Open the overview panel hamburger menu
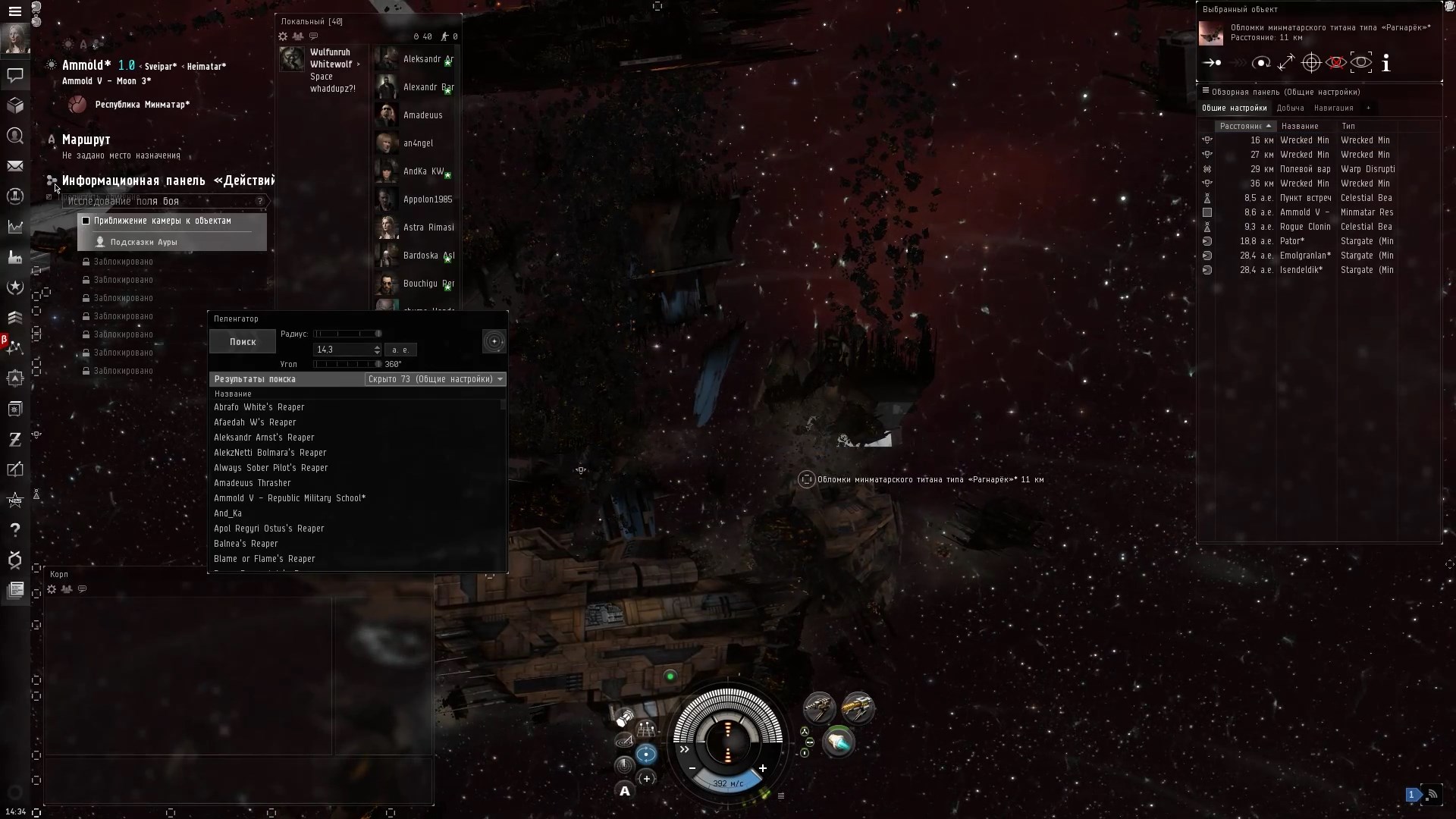Screen dimensions: 1456x819 coord(1207,91)
